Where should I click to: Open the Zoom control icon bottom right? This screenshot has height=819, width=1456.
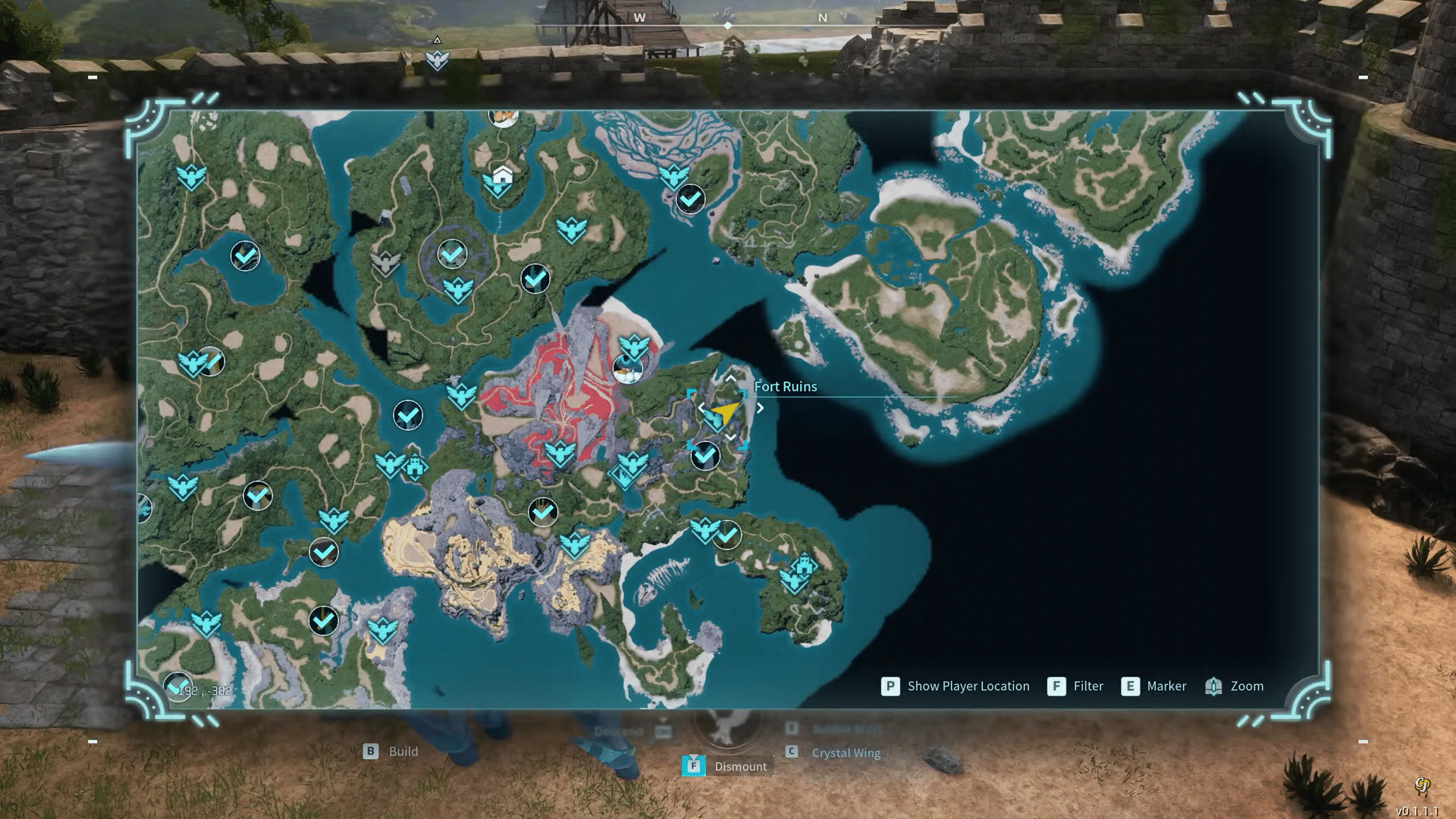coord(1214,686)
